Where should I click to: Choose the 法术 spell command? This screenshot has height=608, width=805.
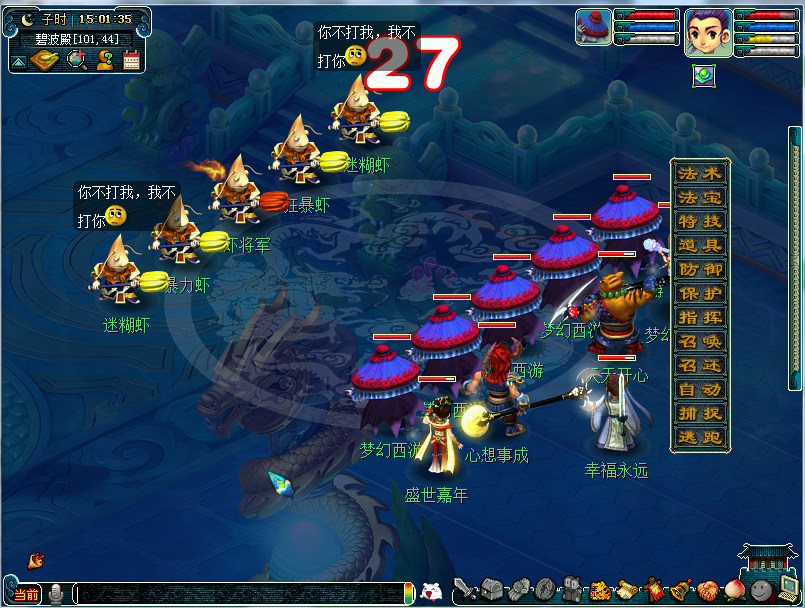700,173
